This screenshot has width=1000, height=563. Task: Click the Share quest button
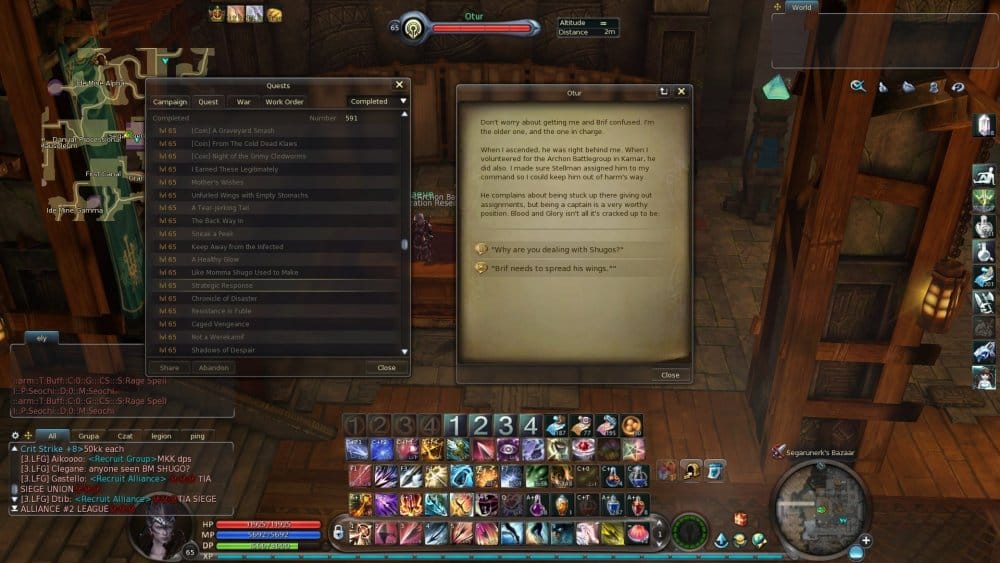click(169, 368)
